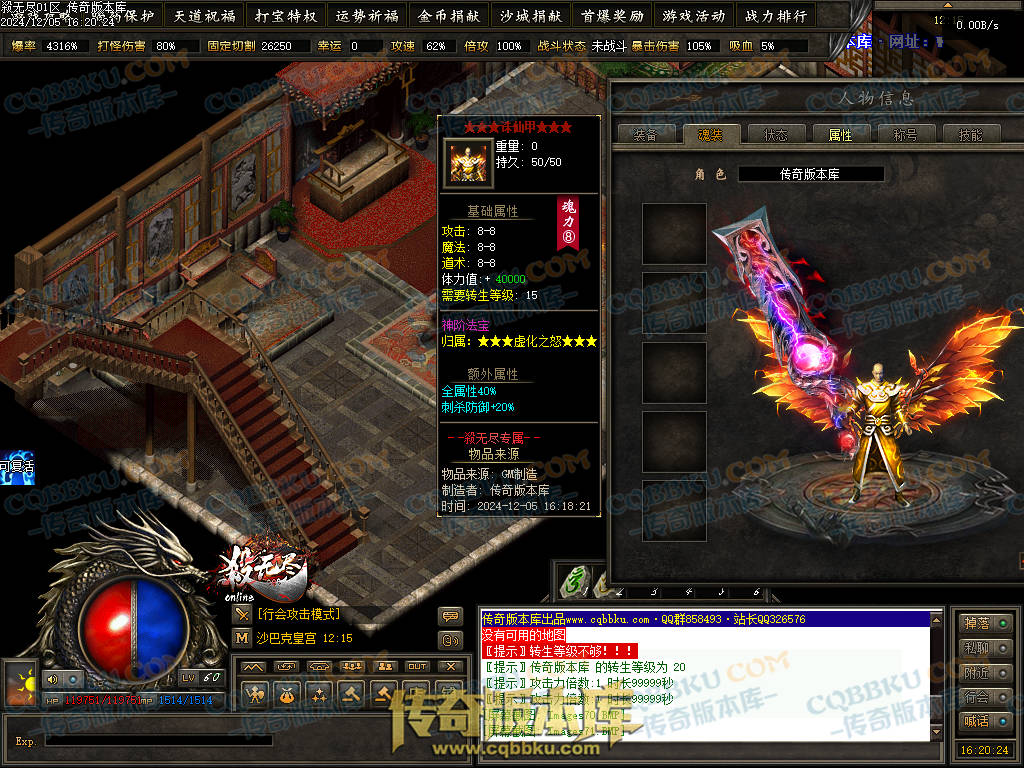
Task: Select the 称号 tab
Action: point(905,135)
